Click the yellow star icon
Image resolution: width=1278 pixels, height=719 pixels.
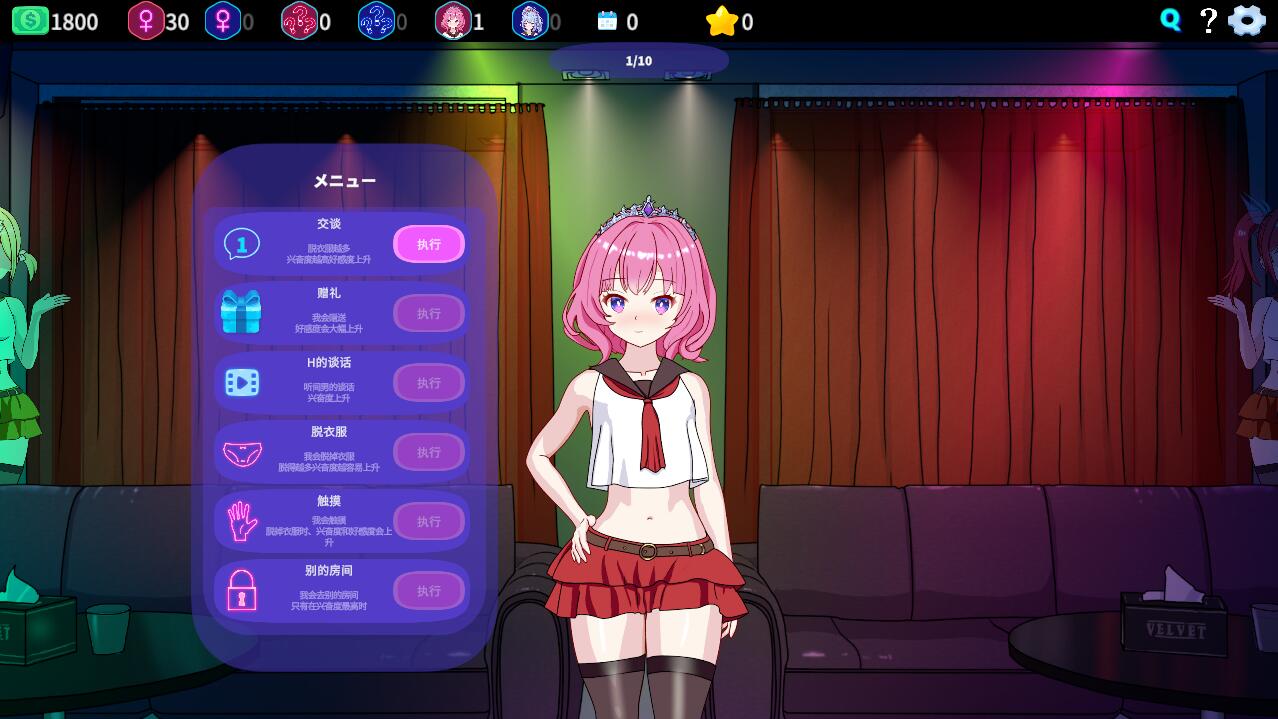[x=721, y=21]
